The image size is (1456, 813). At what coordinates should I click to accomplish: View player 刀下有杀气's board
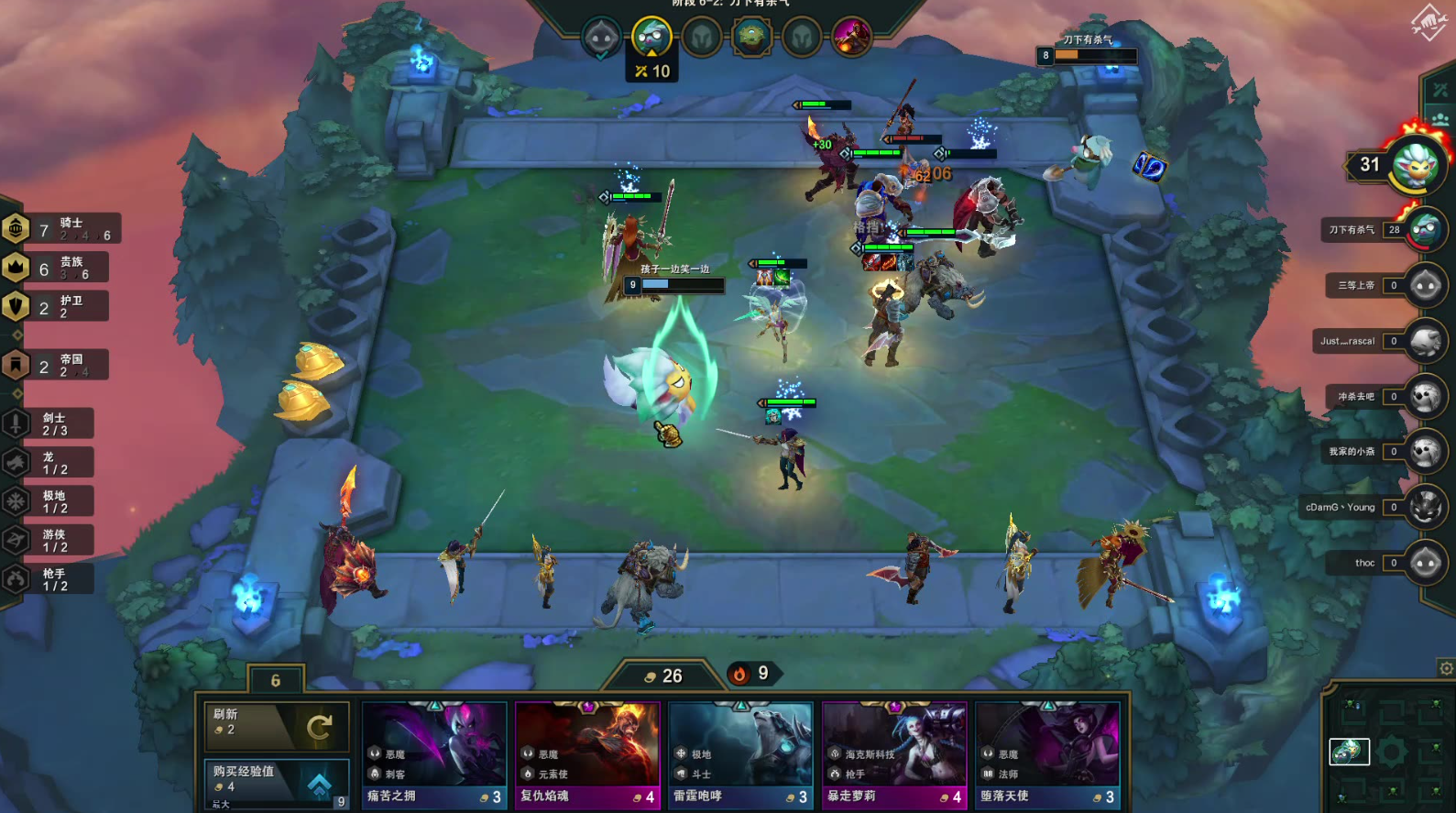tap(1425, 230)
